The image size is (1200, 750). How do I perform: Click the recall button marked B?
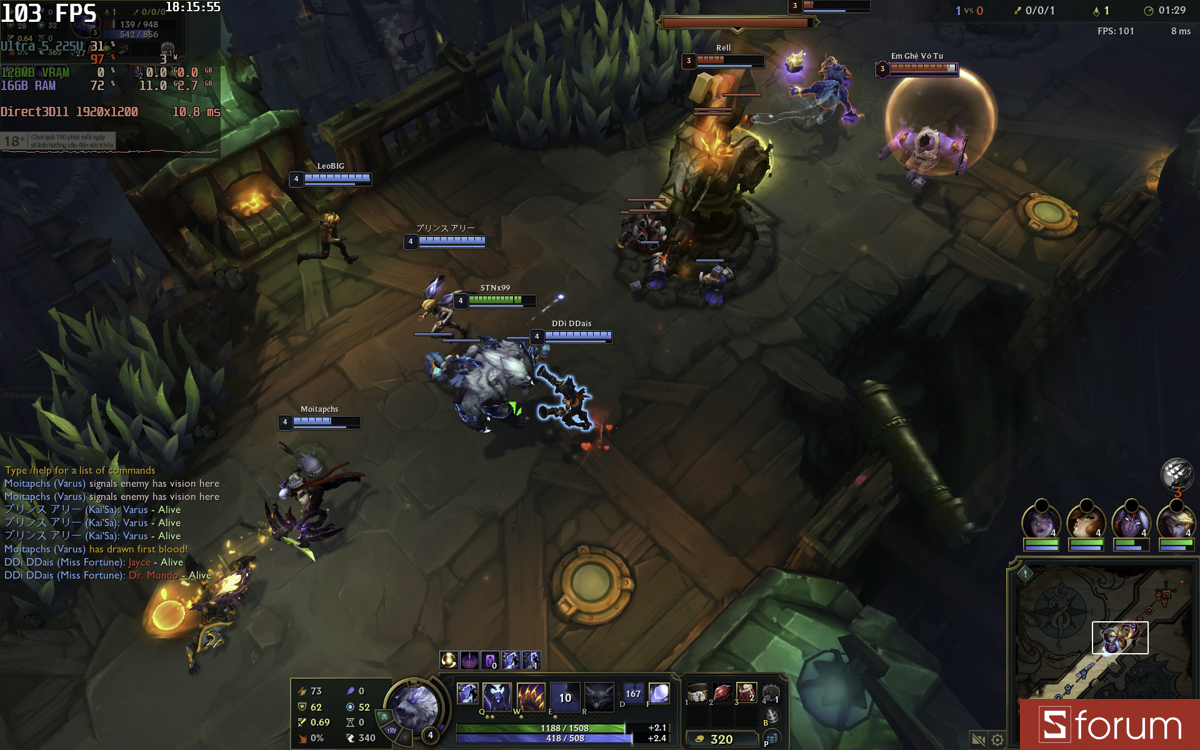[771, 717]
